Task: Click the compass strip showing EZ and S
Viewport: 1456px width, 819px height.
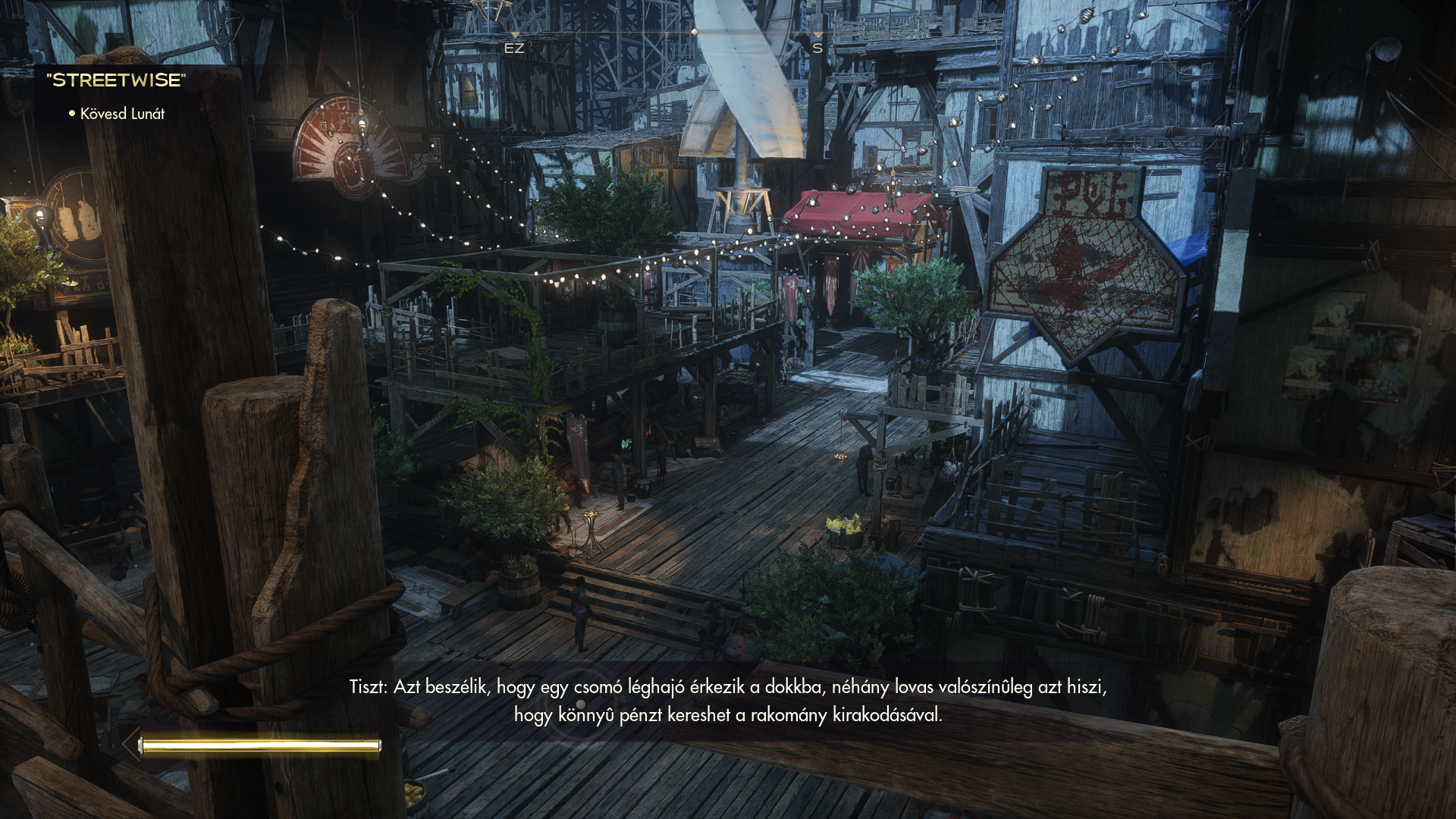Action: (666, 35)
